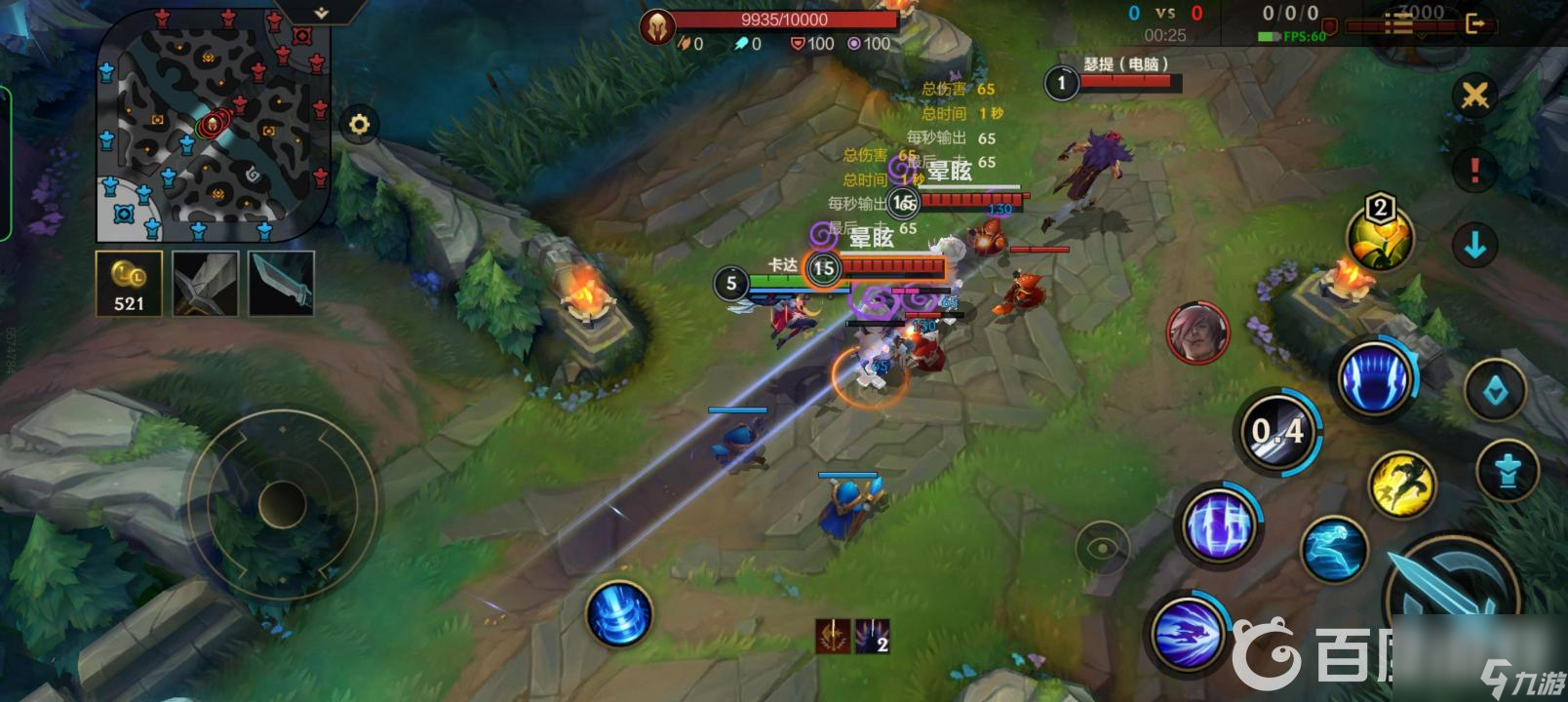Open the shop via the gold coin button
Image resolution: width=1568 pixels, height=702 pixels.
click(x=129, y=284)
